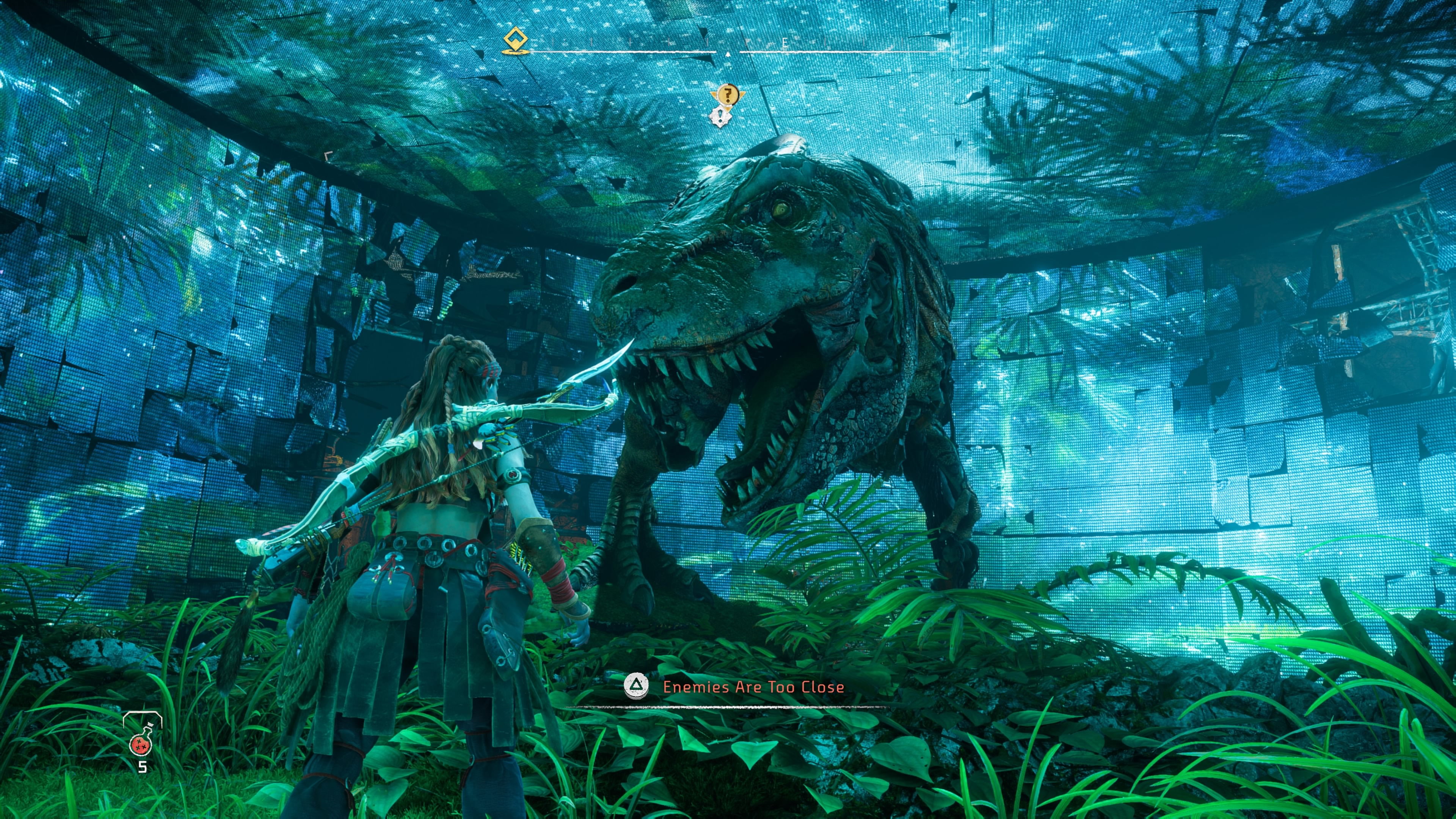Click a tick mark on the compass bar

coord(630,42)
